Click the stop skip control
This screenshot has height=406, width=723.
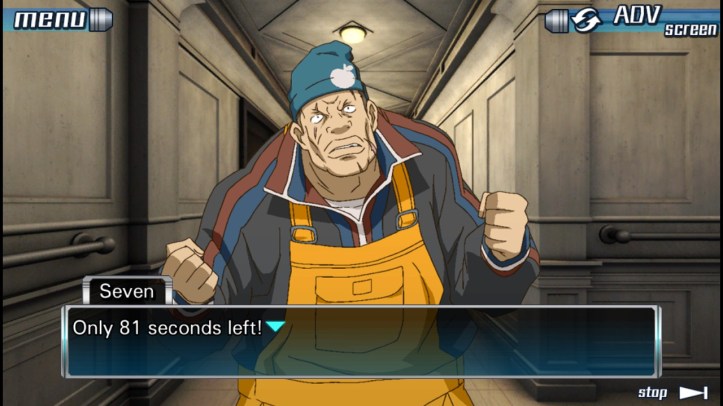[673, 392]
